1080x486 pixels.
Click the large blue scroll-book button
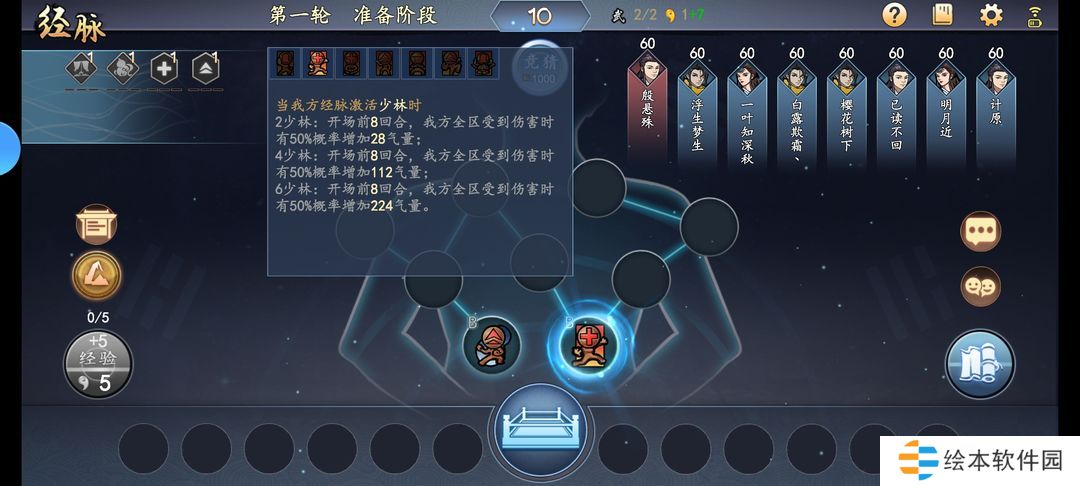980,364
